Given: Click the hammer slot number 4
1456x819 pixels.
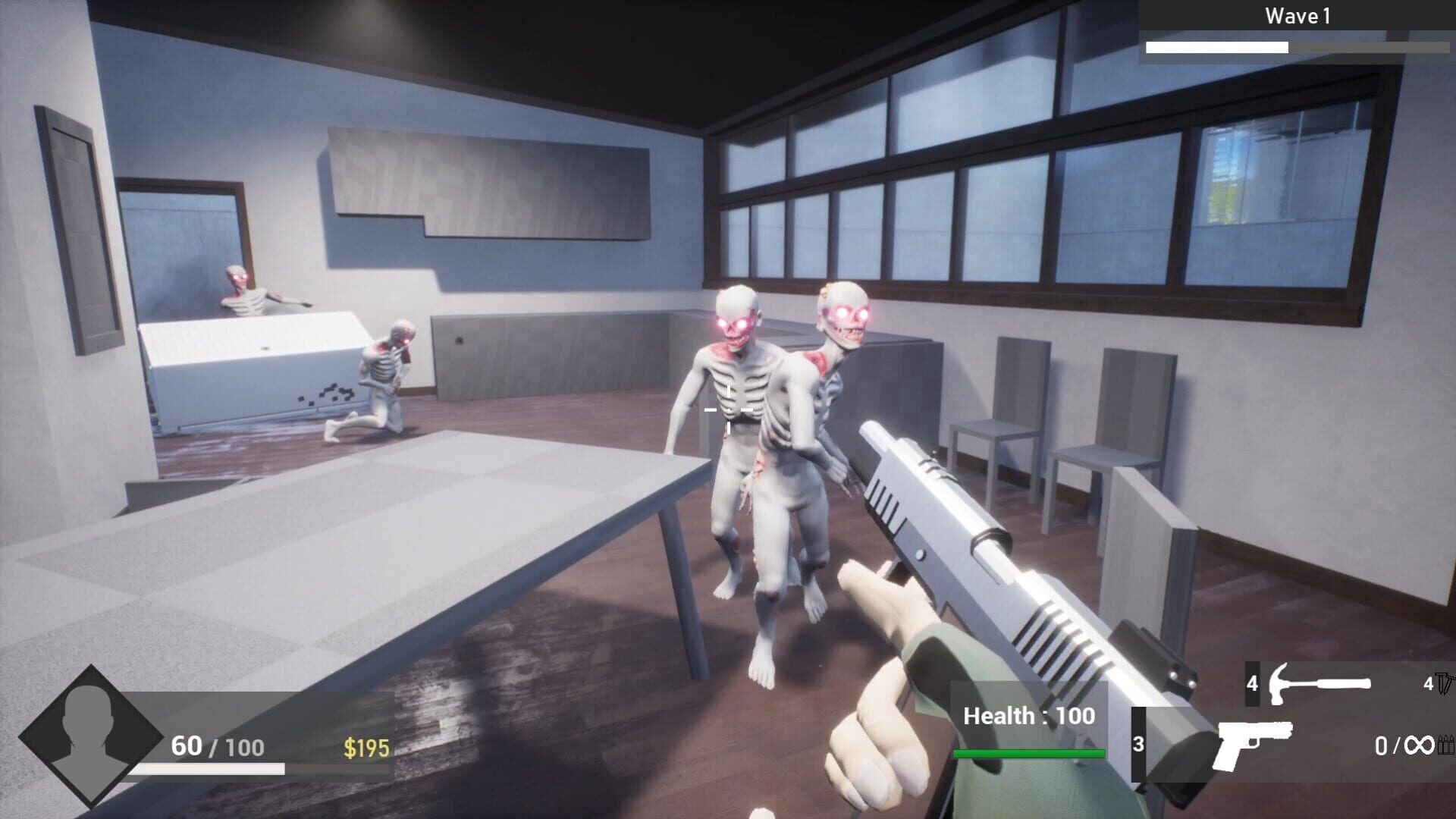Looking at the screenshot, I should pyautogui.click(x=1253, y=684).
